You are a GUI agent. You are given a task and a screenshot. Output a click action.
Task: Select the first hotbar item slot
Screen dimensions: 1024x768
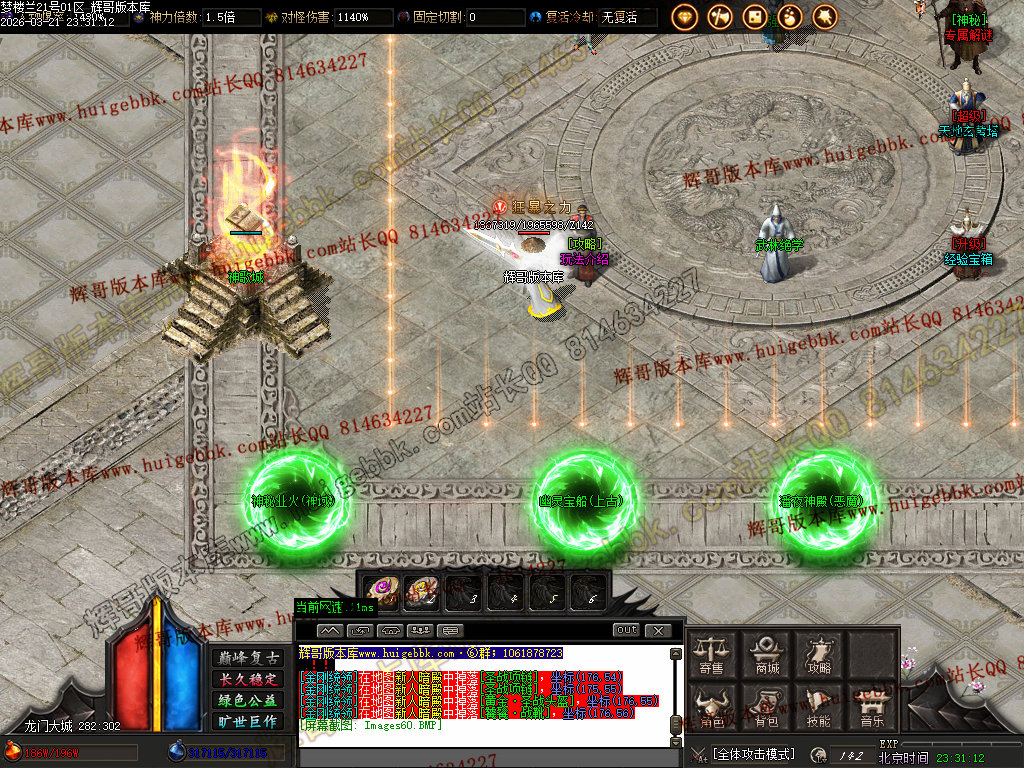[381, 592]
